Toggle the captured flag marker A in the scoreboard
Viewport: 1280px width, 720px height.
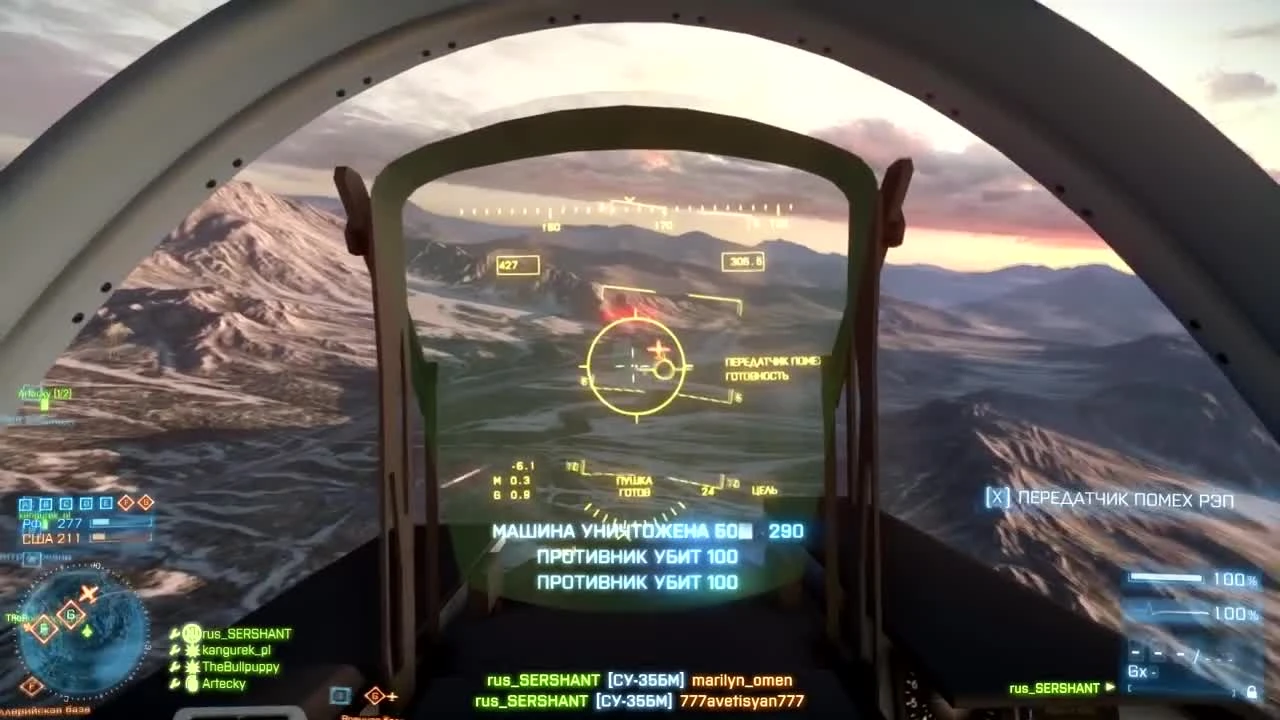[25, 503]
